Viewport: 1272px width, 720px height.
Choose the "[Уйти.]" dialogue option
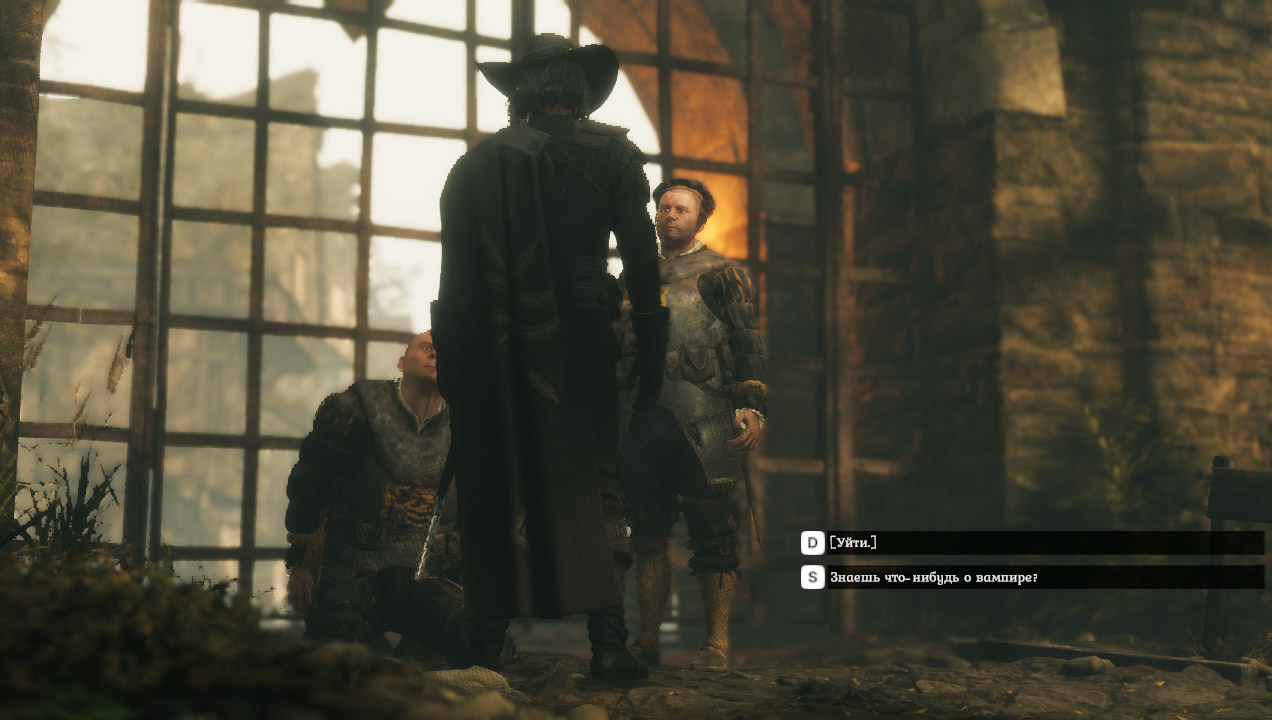coord(853,543)
